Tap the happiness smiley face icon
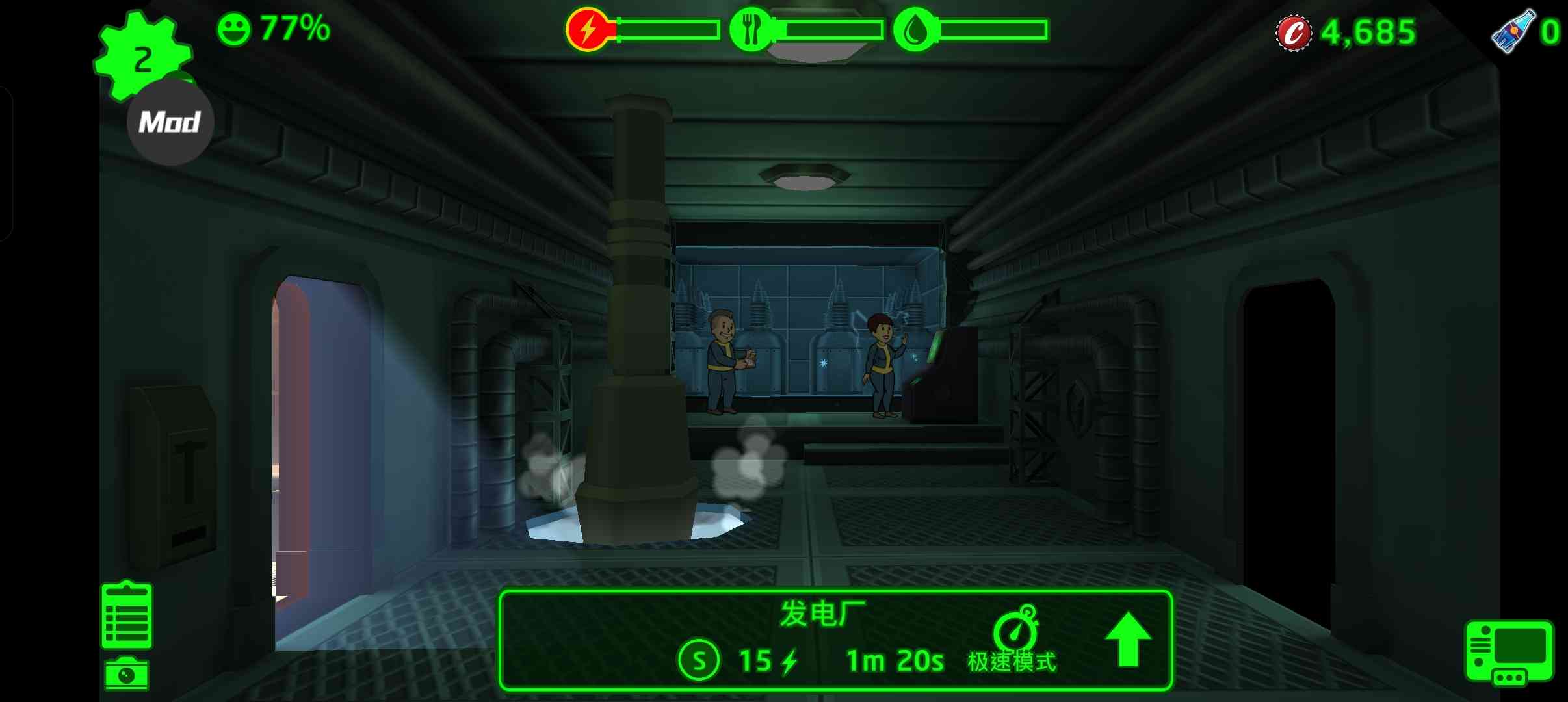 (x=233, y=30)
